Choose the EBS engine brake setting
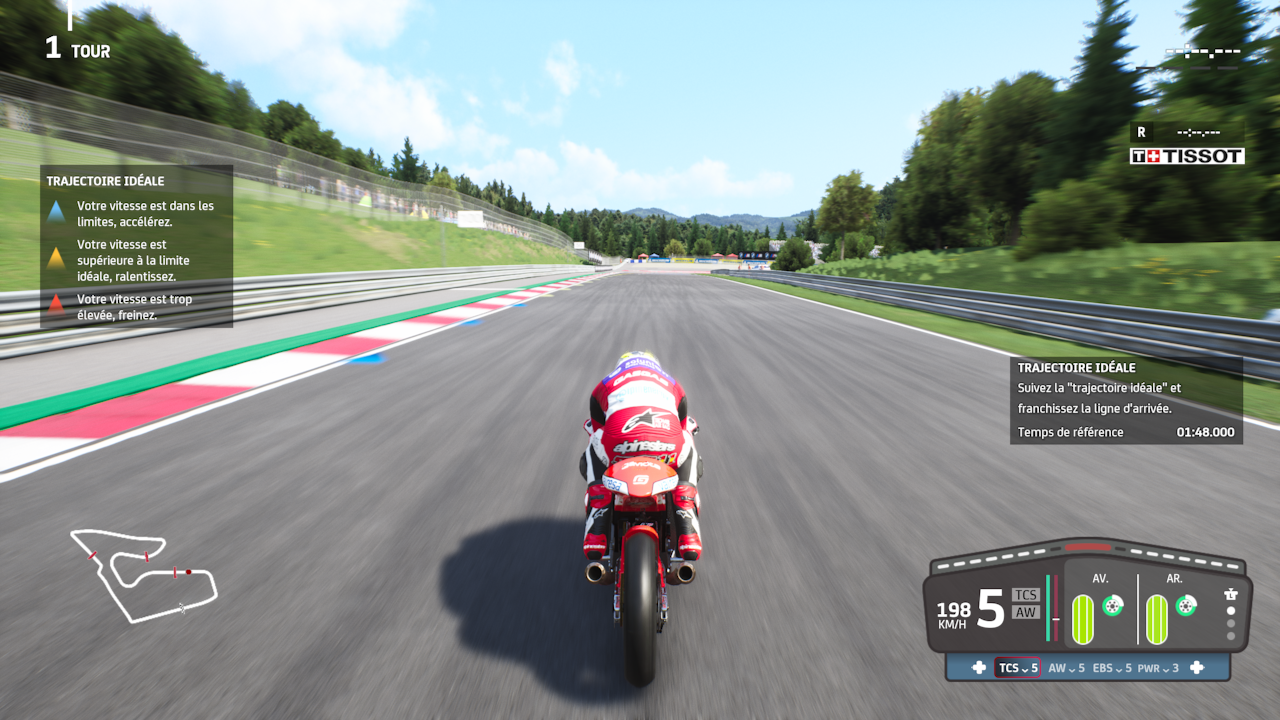The height and width of the screenshot is (720, 1280). click(1112, 668)
